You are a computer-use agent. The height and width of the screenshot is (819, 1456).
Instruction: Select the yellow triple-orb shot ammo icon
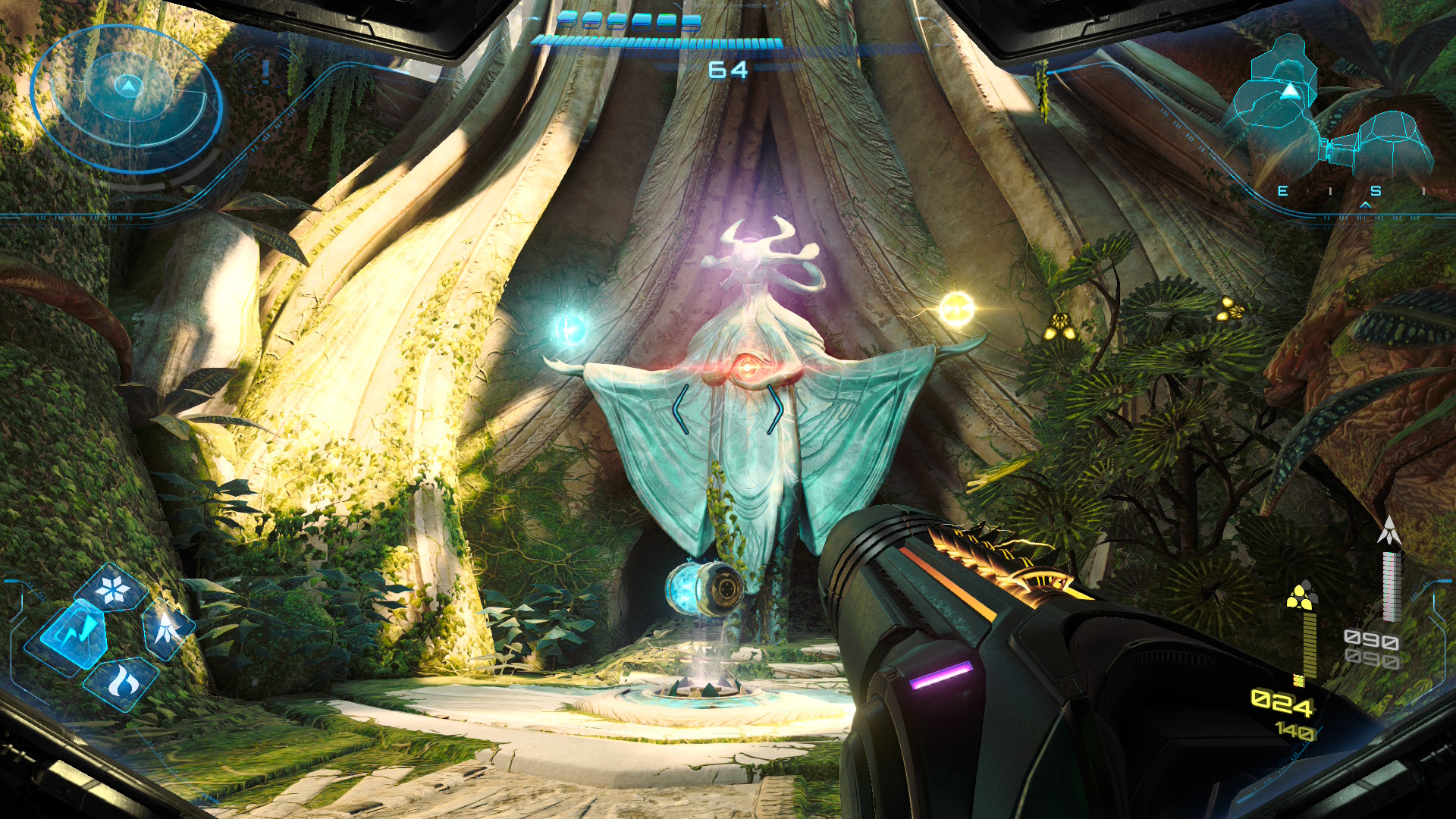[1301, 596]
